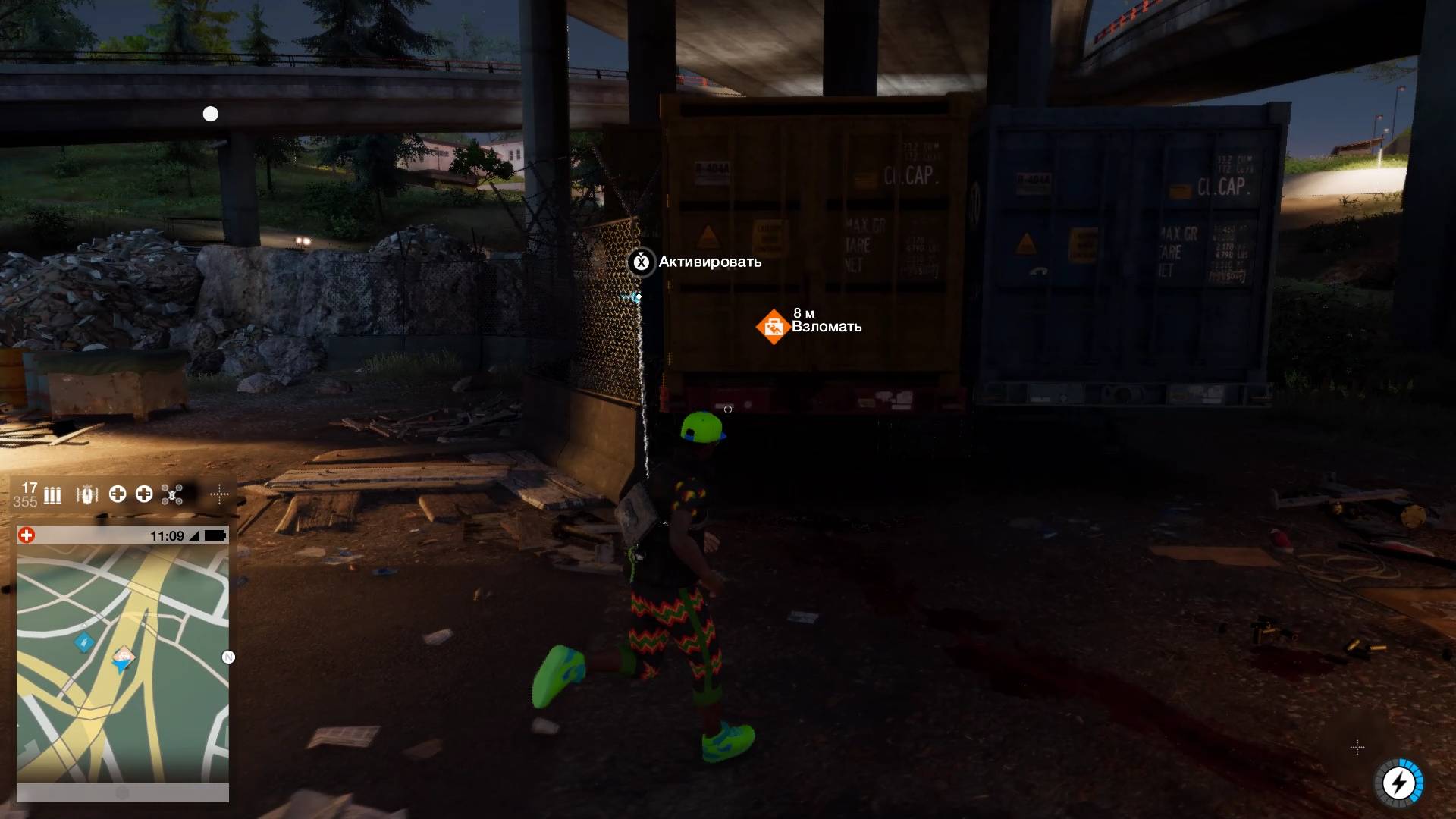
Task: Select the RC Jumper car gadget icon
Action: tap(88, 495)
